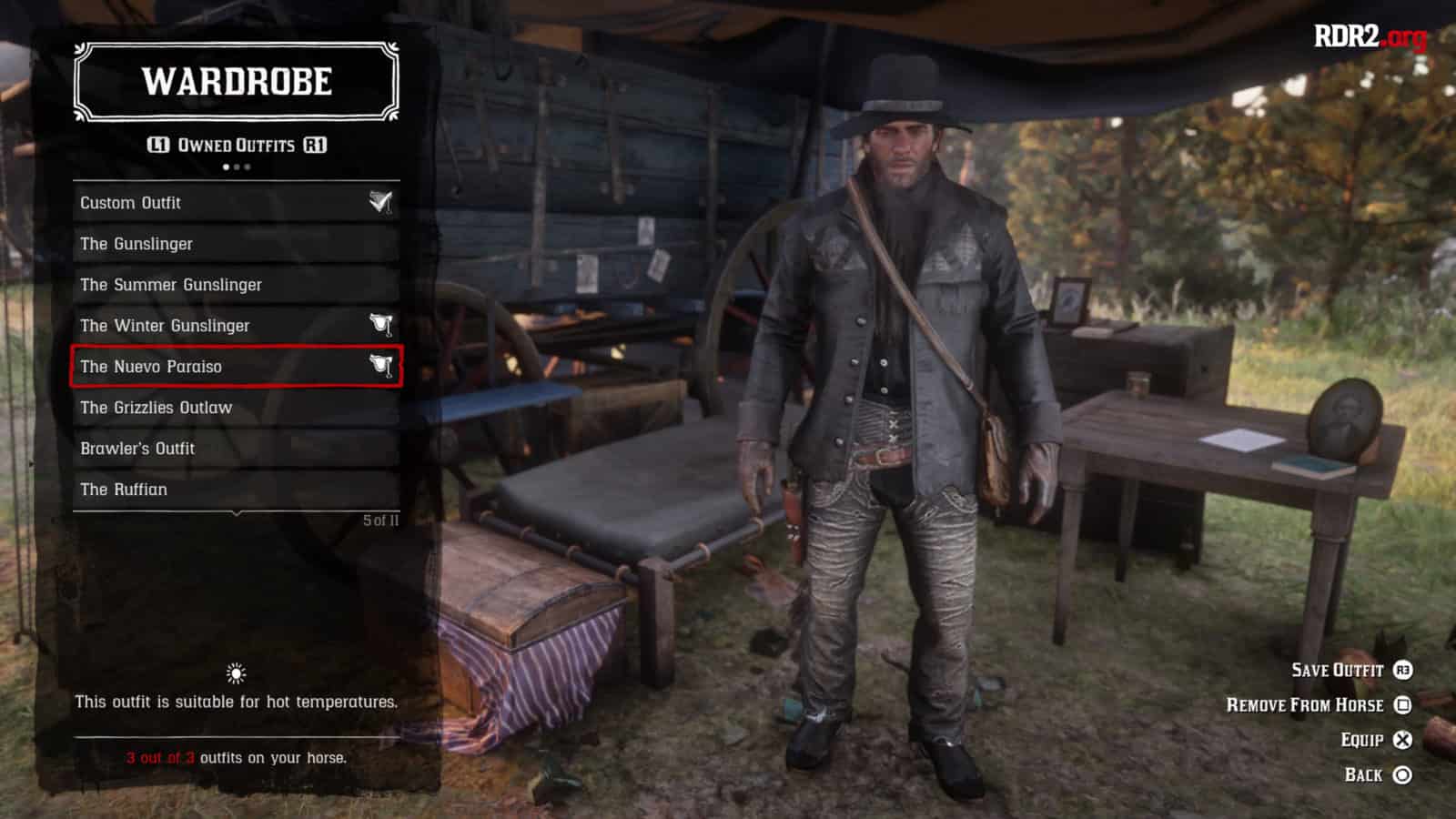Select the first page dot under Owned Outfits
The height and width of the screenshot is (819, 1456).
point(227,167)
